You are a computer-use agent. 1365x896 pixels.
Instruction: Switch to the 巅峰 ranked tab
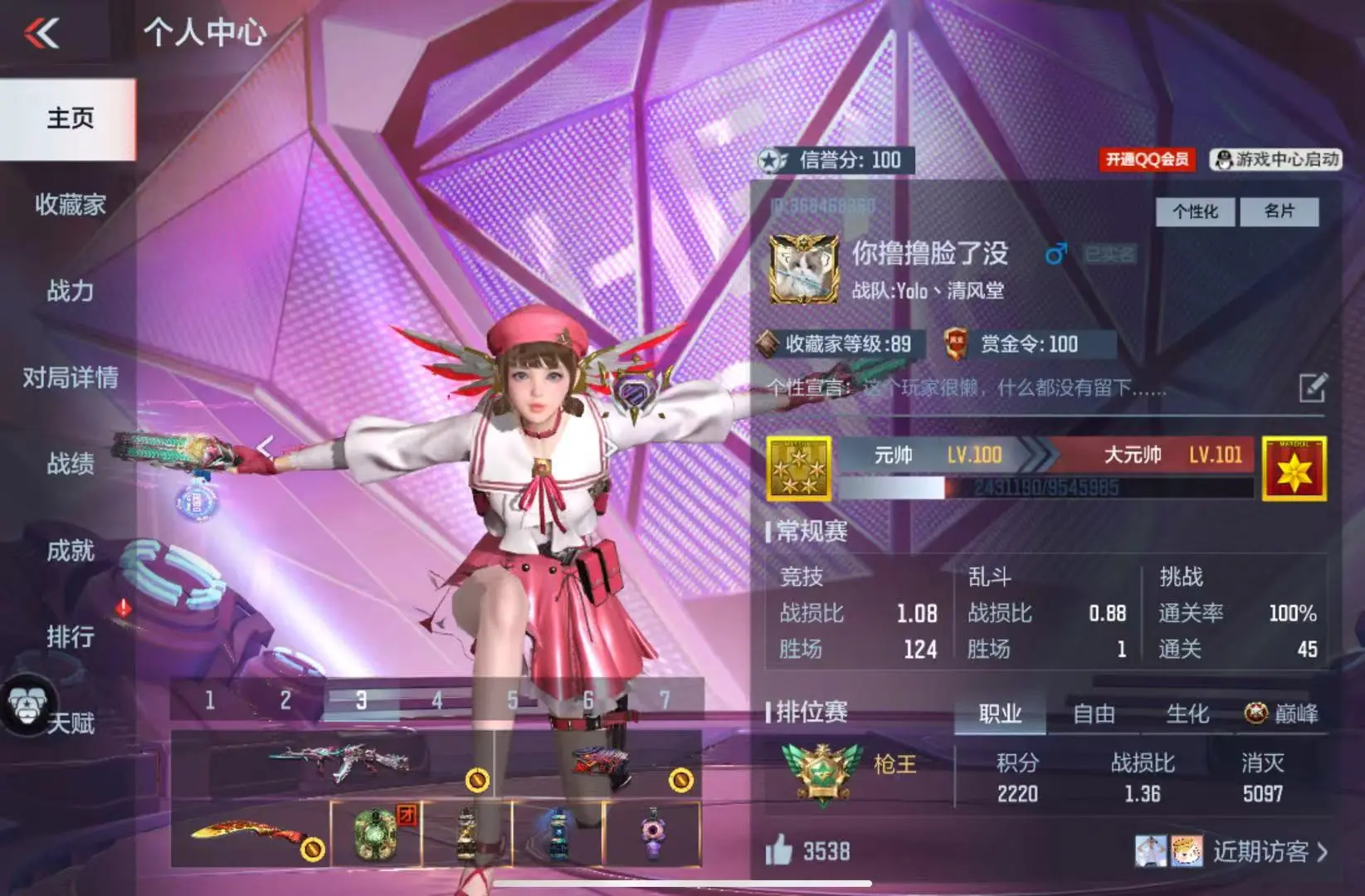1282,713
